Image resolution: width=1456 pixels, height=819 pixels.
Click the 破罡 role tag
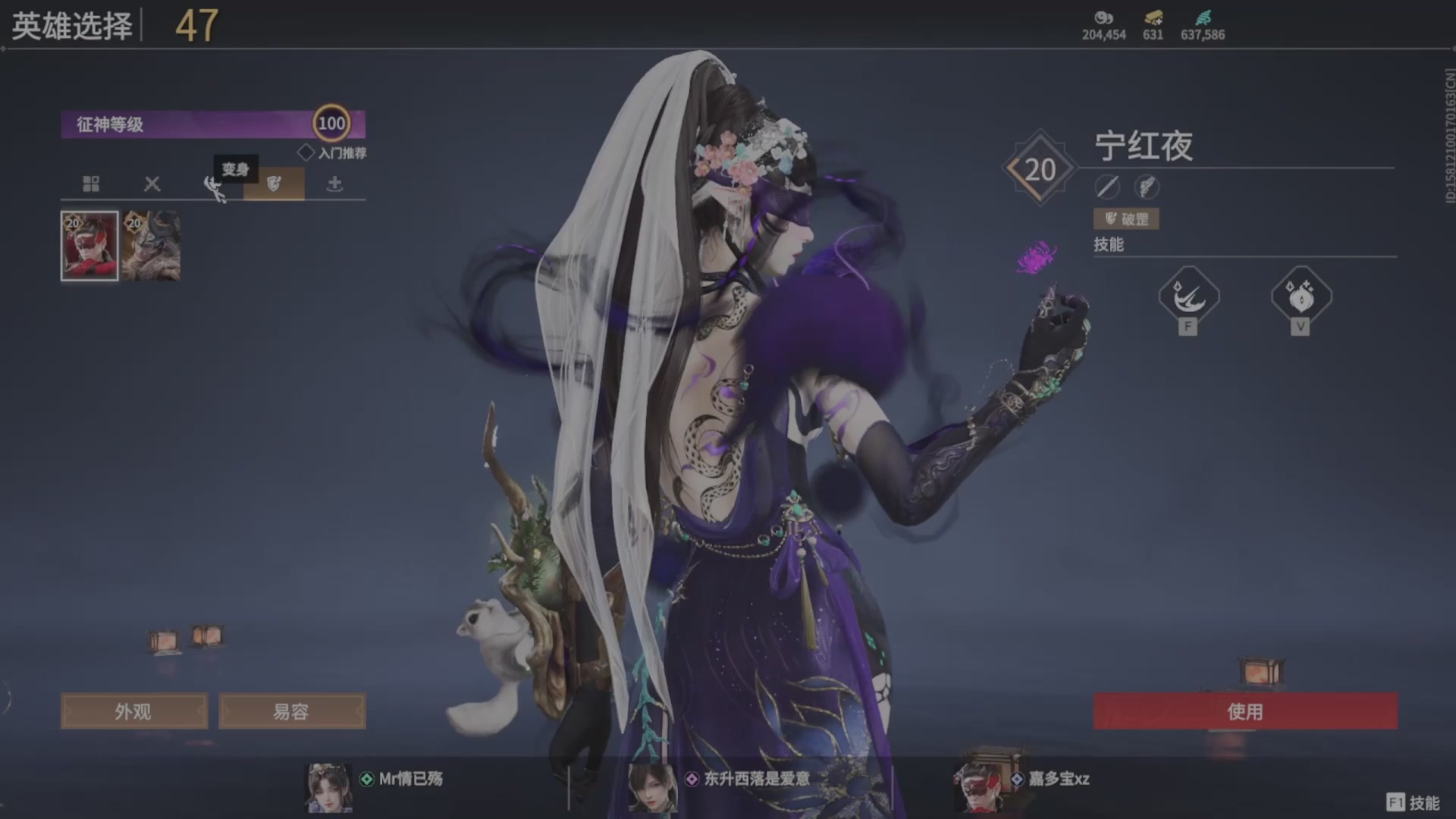pos(1126,219)
